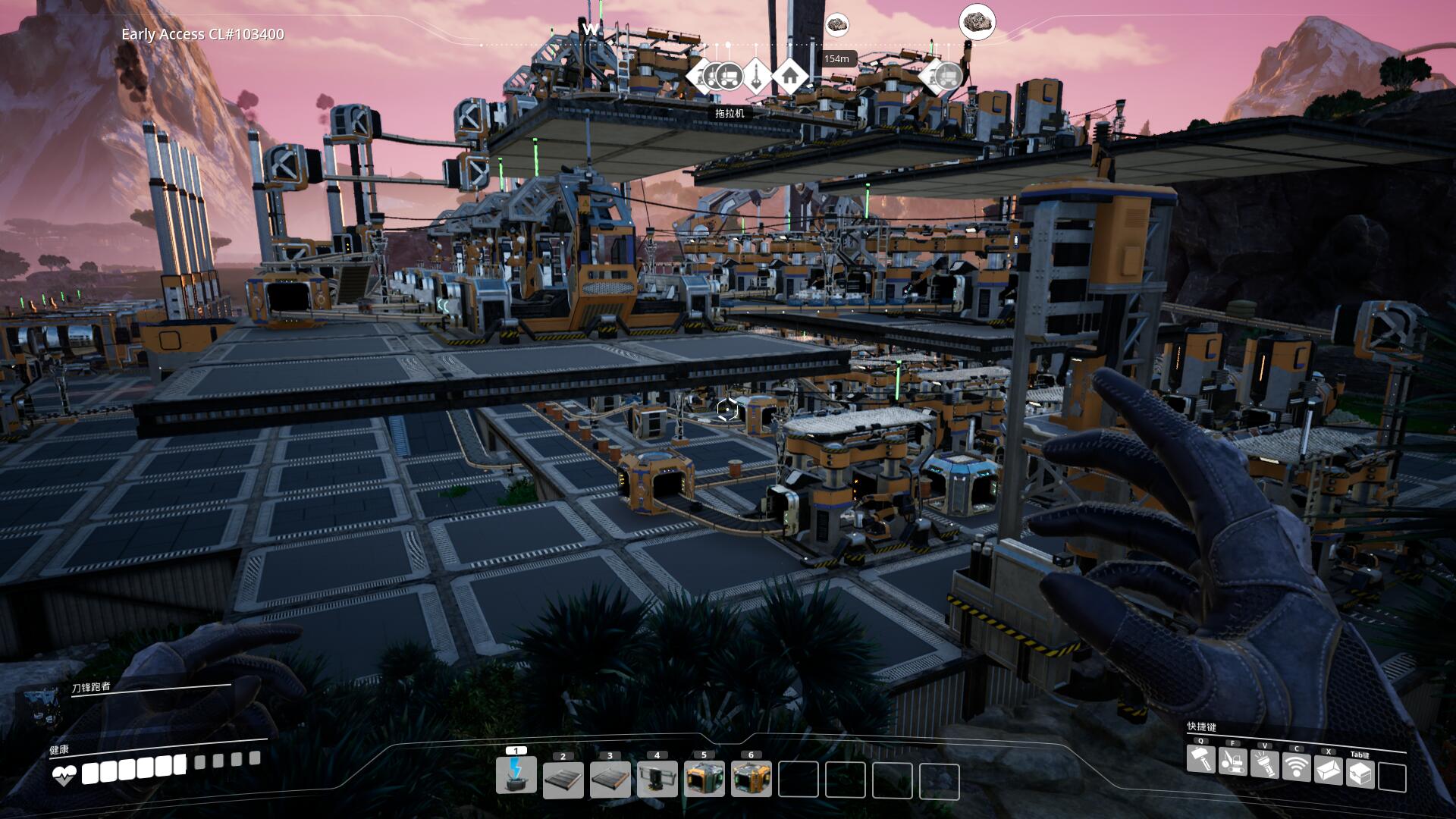
Task: Open the resource scanner signal icon
Action: 1296,766
